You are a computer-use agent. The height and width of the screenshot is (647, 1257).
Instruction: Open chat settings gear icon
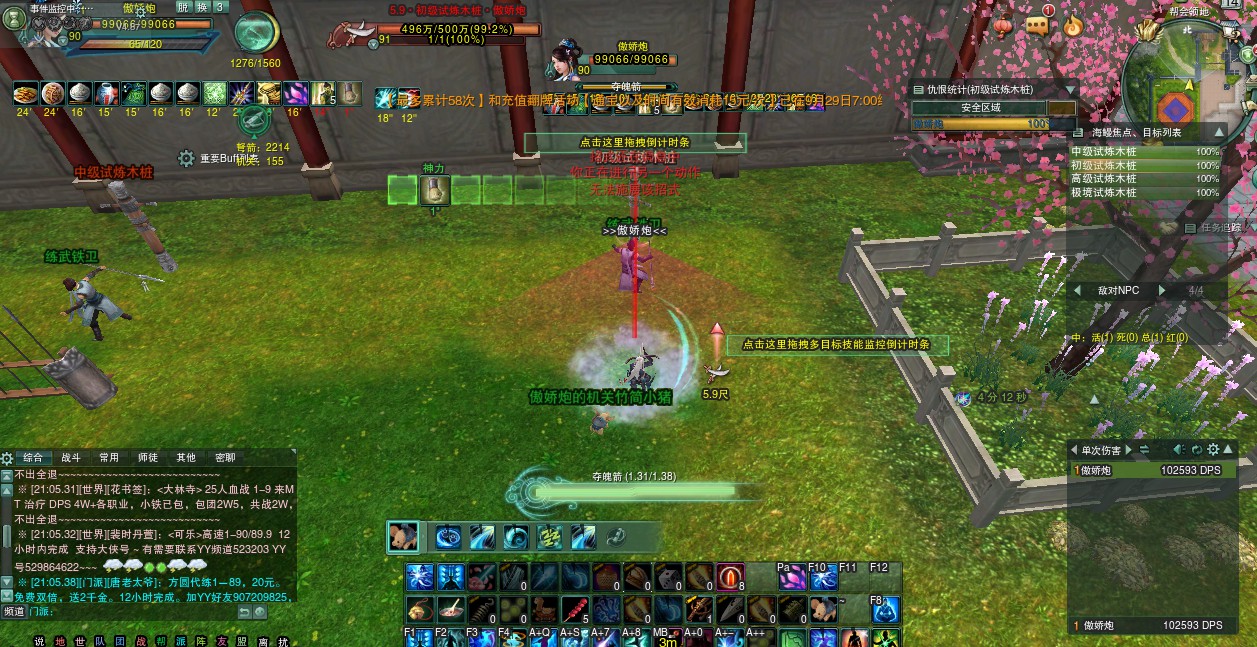[x=8, y=458]
